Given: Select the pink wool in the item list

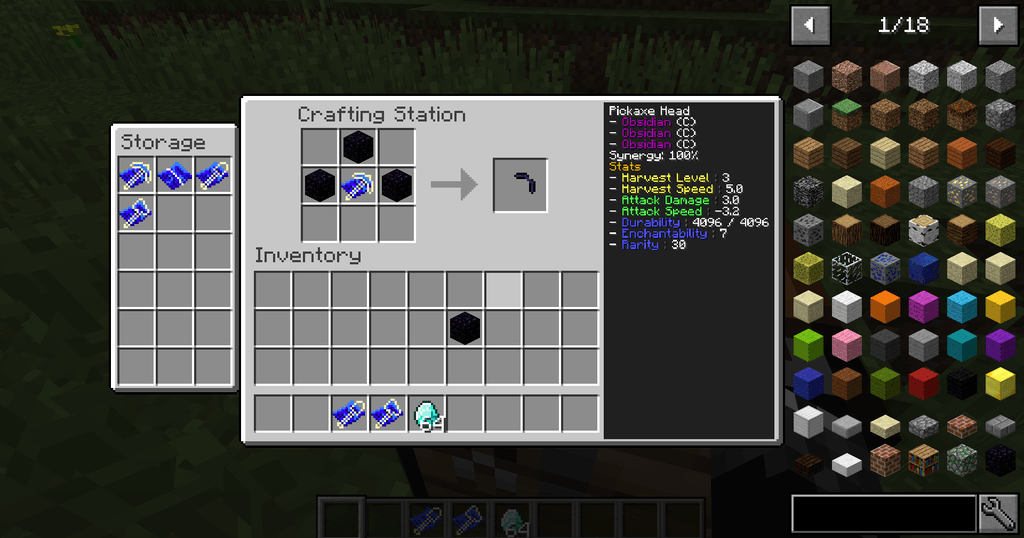Looking at the screenshot, I should 847,345.
